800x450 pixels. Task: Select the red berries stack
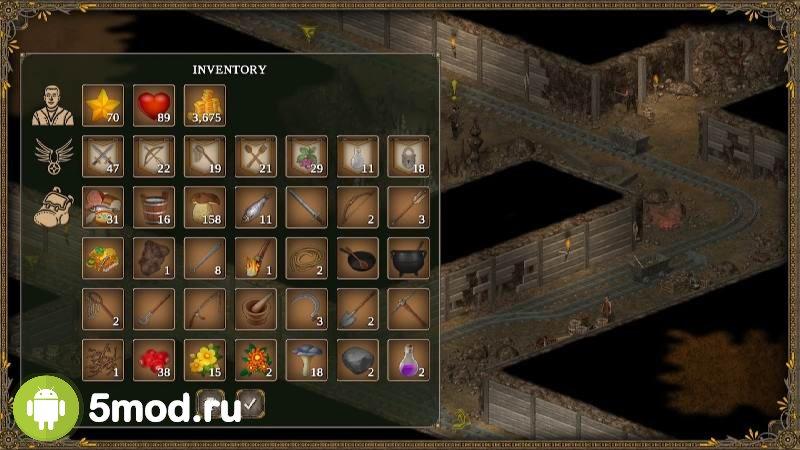[x=153, y=360]
